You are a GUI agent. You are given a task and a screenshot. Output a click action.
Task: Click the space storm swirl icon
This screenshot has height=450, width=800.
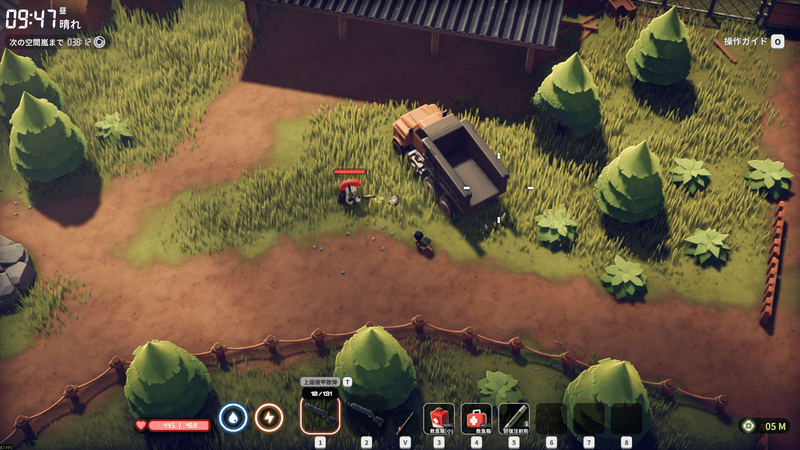point(100,42)
